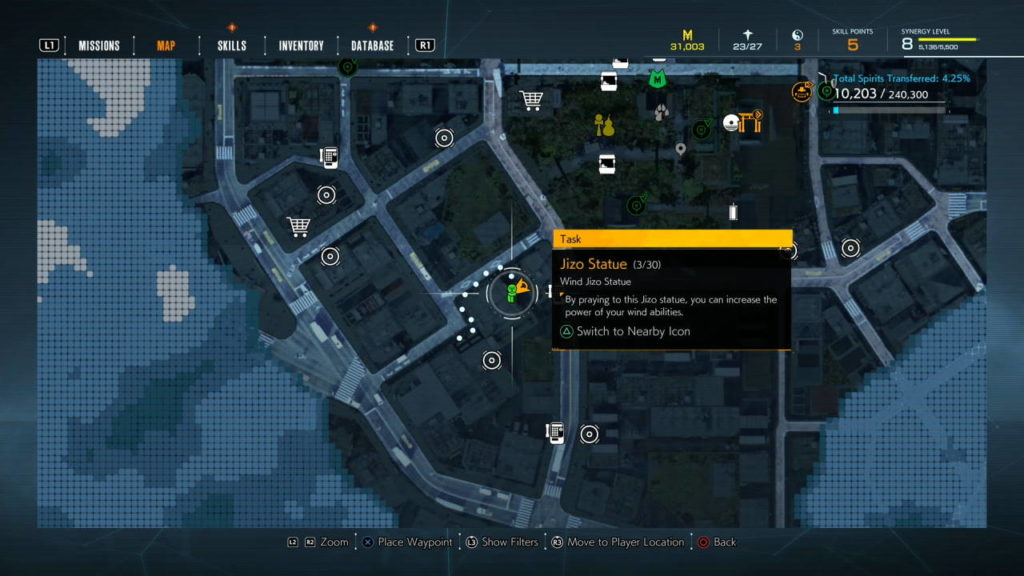Open the Database tab
1024x576 pixels.
(x=372, y=45)
